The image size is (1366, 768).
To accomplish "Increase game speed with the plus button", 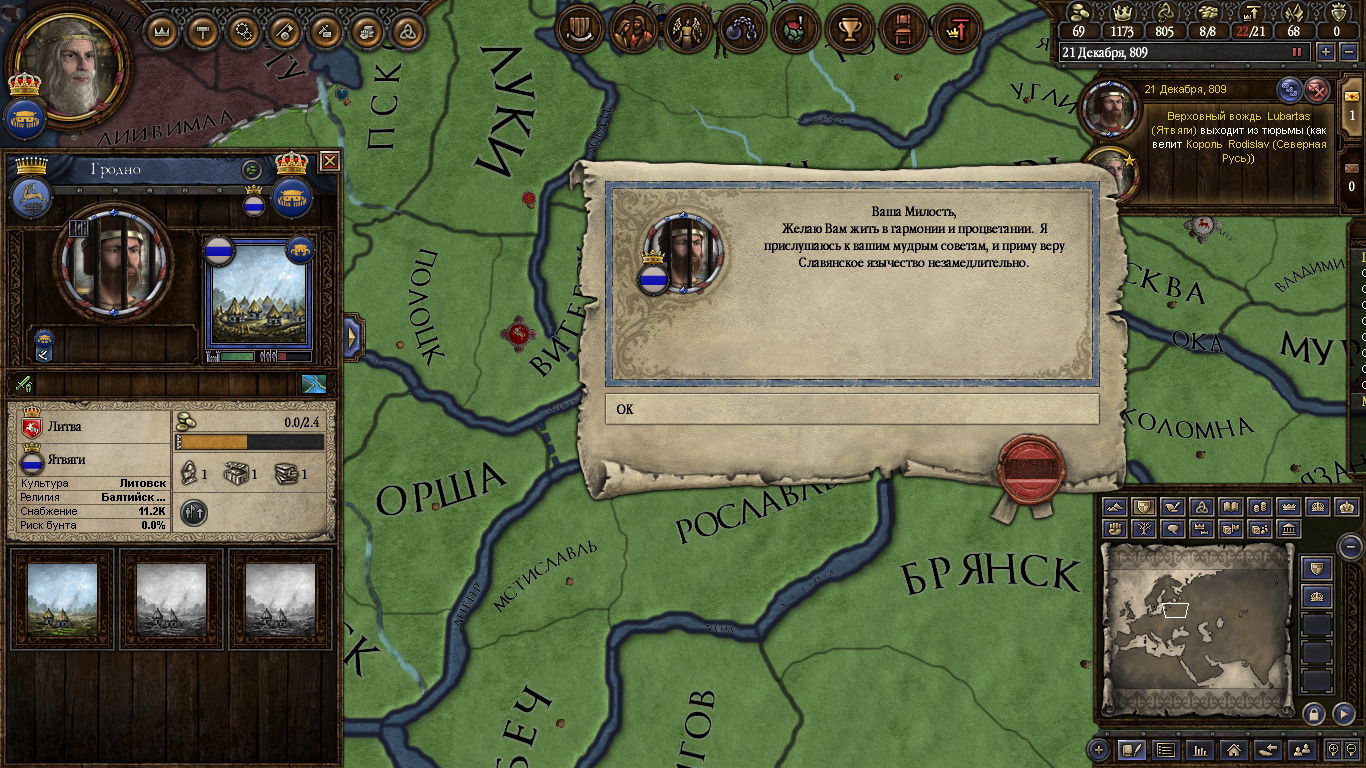I will 1326,52.
